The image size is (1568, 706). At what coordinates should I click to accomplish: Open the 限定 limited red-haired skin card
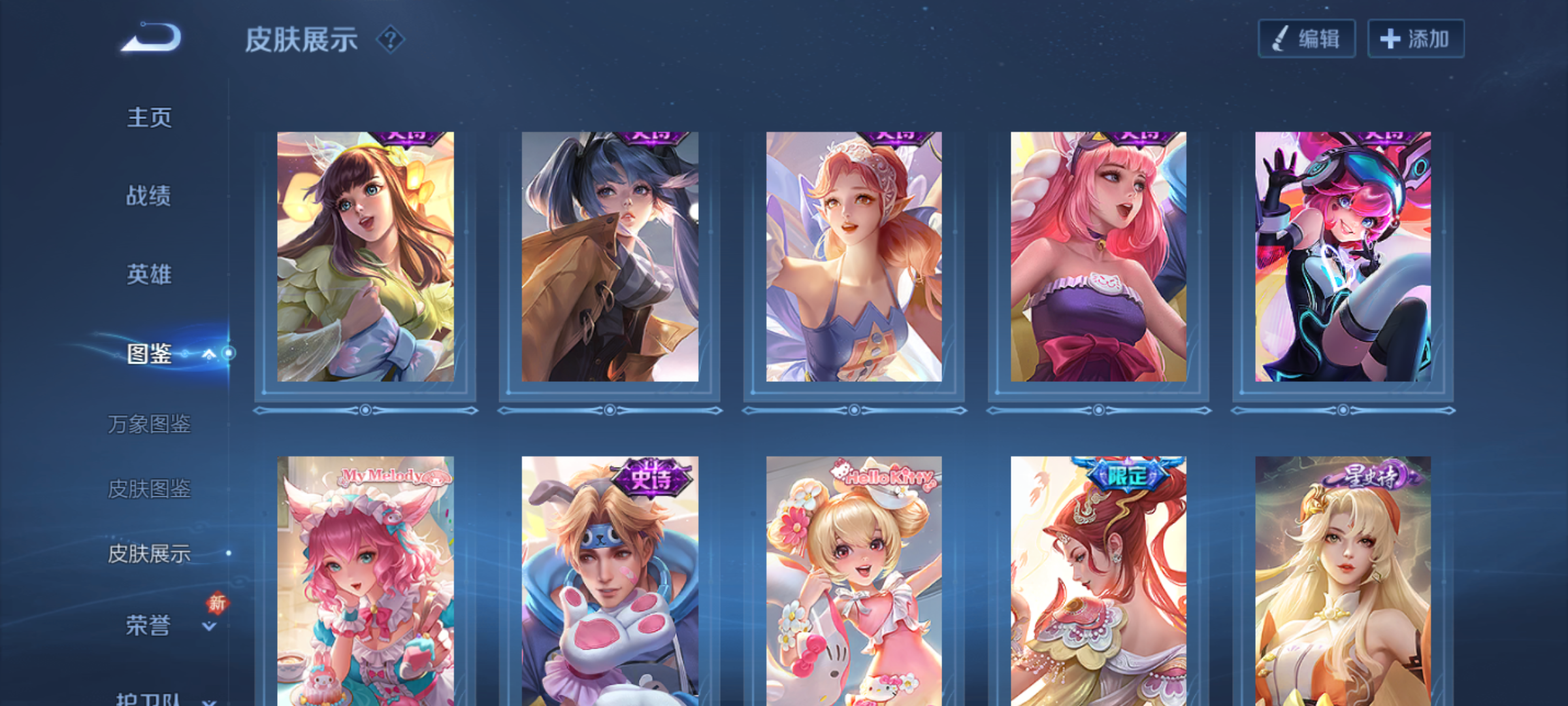[x=1098, y=580]
